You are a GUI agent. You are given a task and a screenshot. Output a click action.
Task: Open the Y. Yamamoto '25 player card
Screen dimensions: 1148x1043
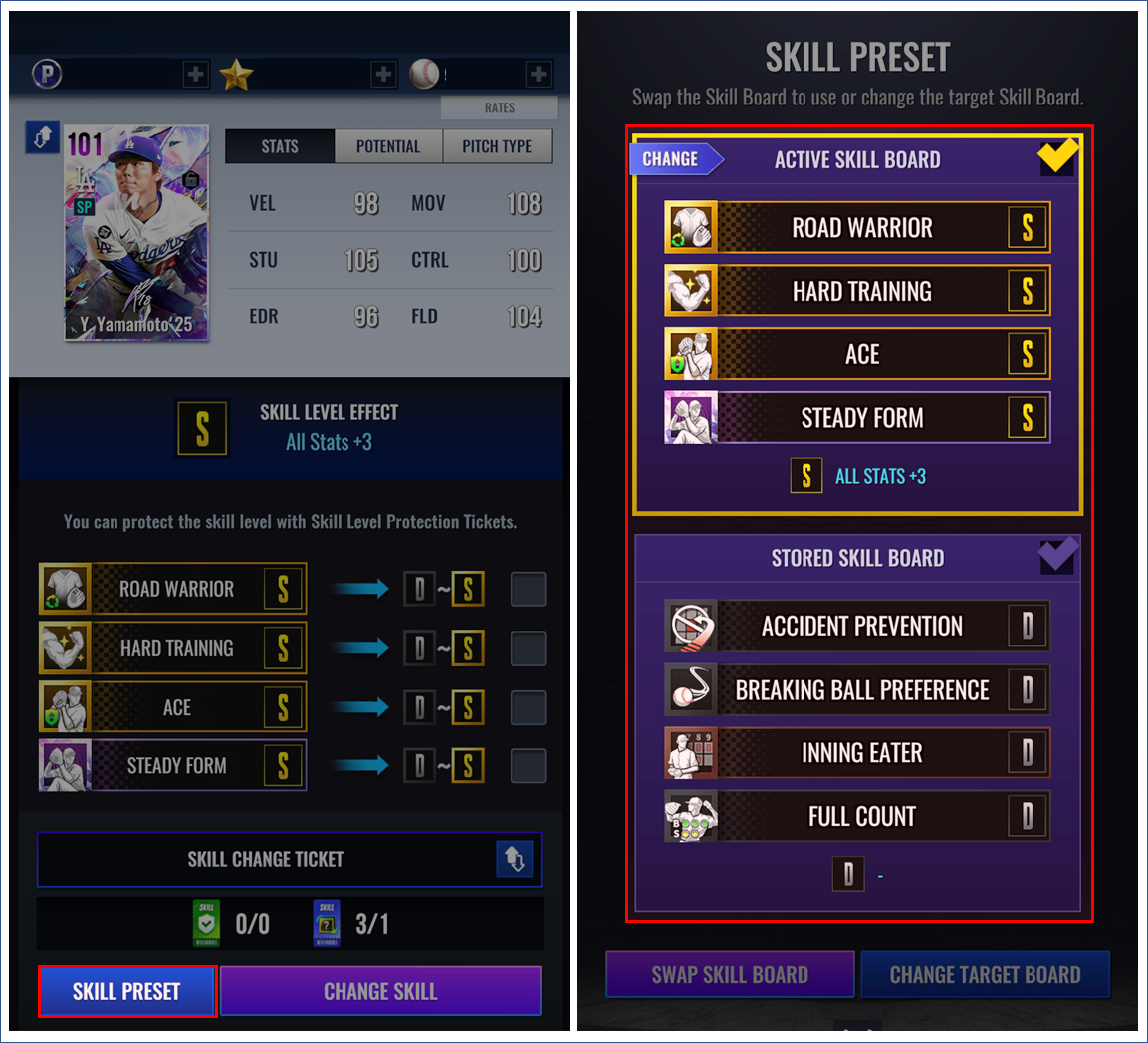click(136, 234)
